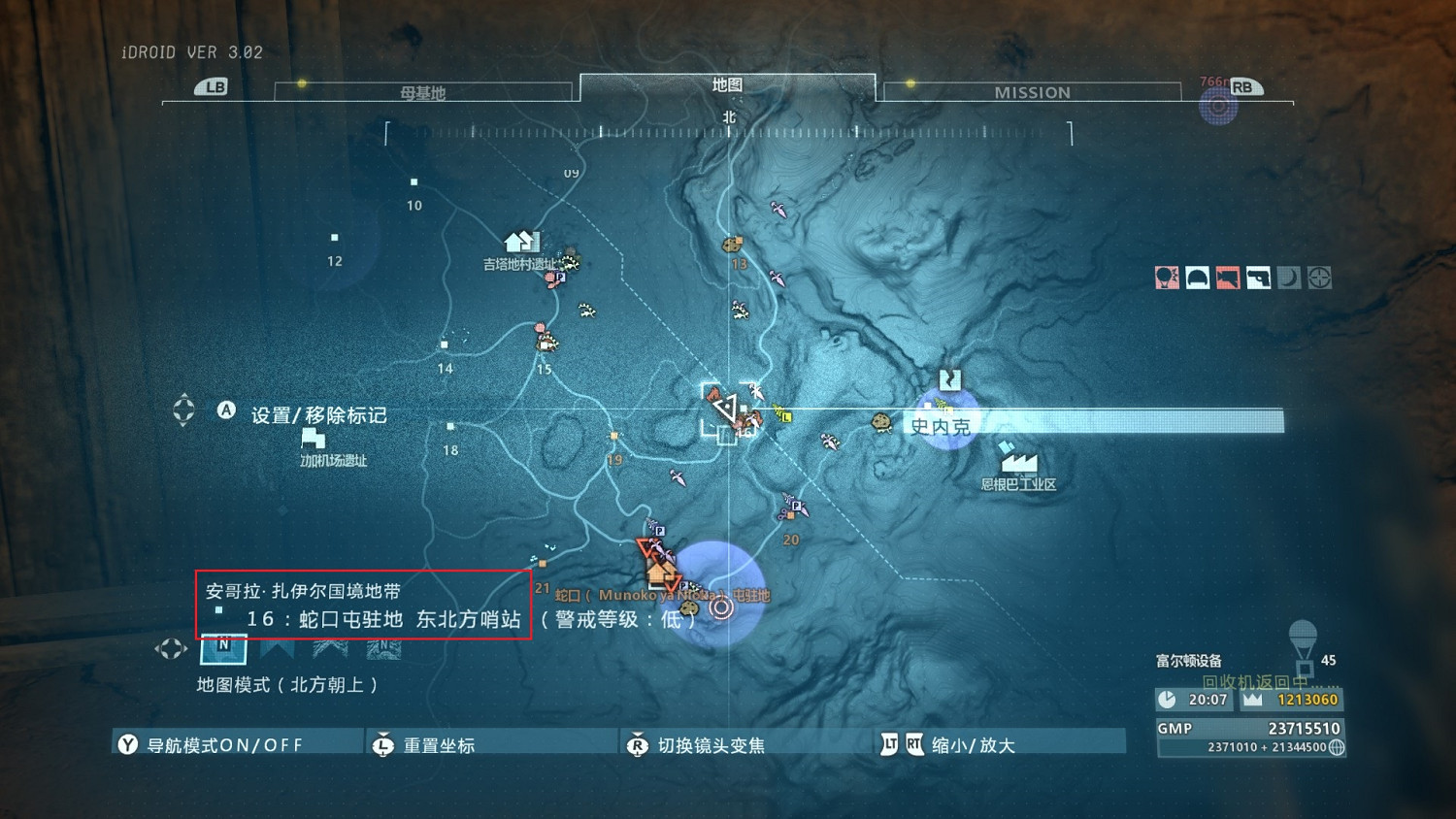Open the second map mode style option
The width and height of the screenshot is (1456, 819).
click(278, 648)
